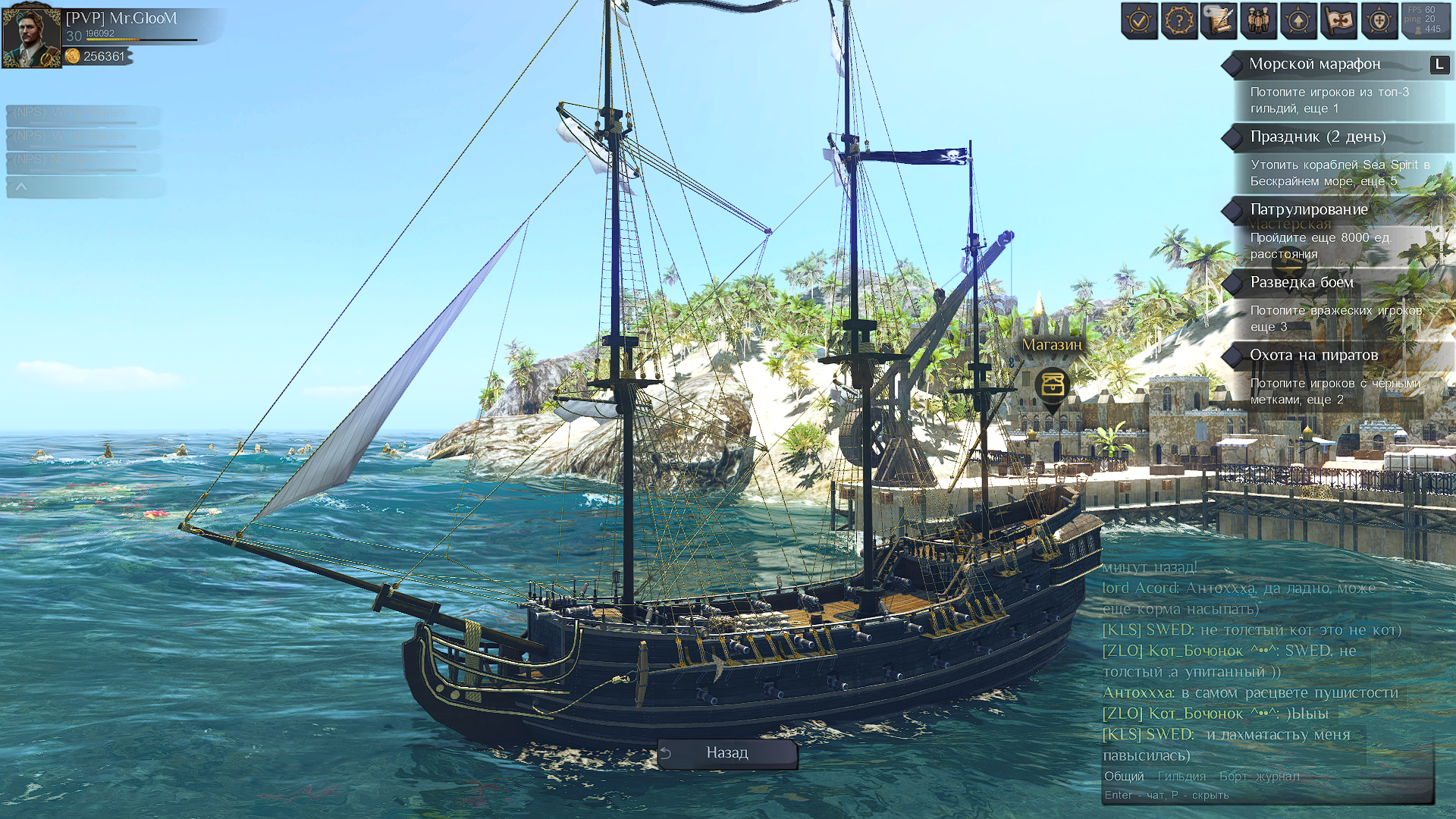
Task: Open the cross flag guild icon
Action: (1338, 20)
